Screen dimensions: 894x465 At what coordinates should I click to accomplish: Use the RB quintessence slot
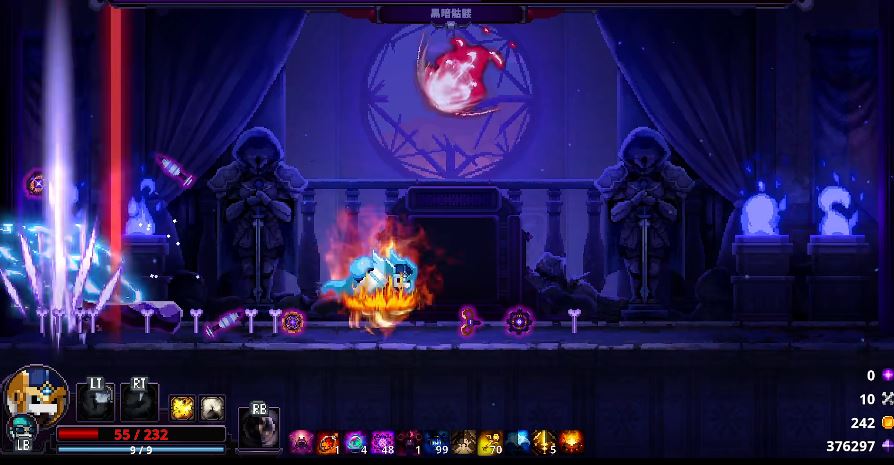[x=259, y=428]
